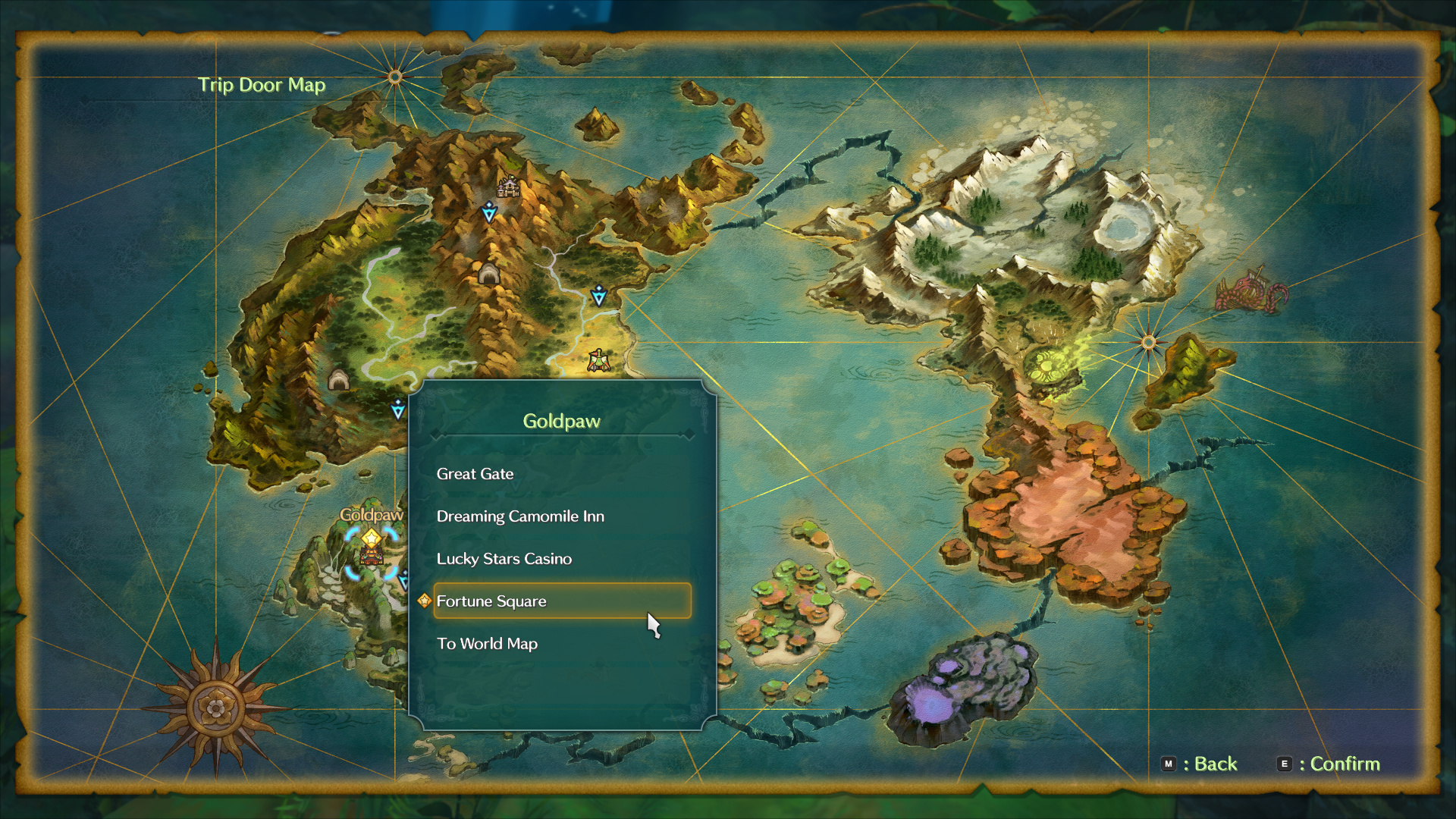Select the Great Gate destination
The image size is (1456, 819).
tap(475, 474)
